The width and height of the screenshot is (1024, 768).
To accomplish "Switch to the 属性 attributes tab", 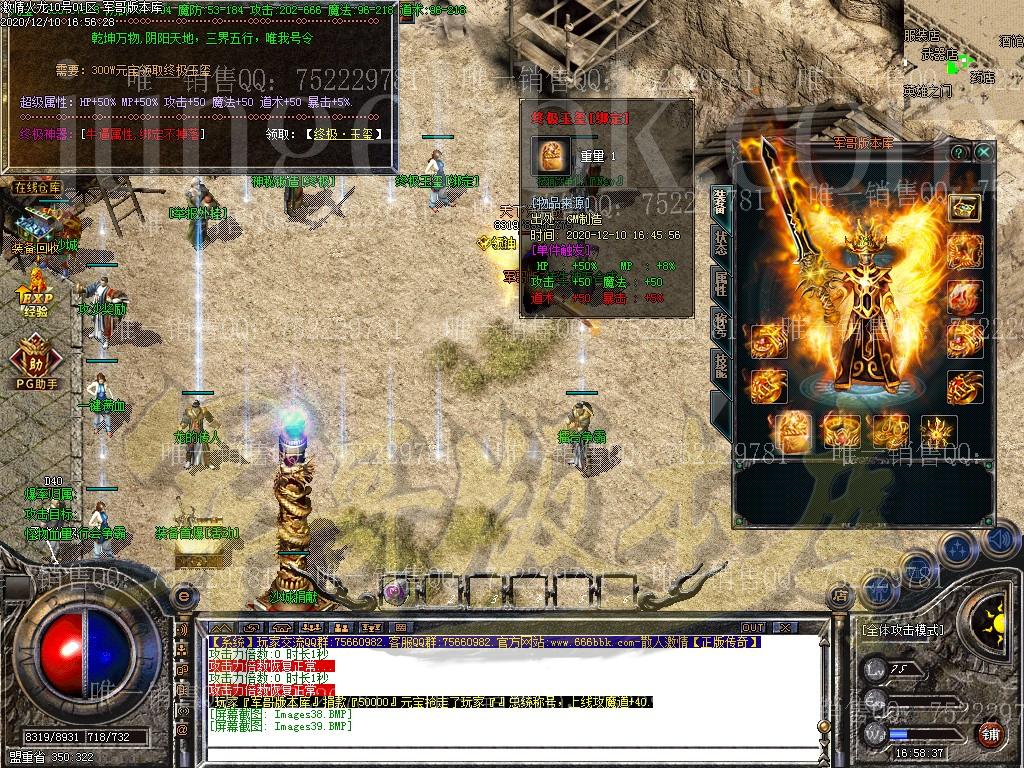I will tap(720, 284).
